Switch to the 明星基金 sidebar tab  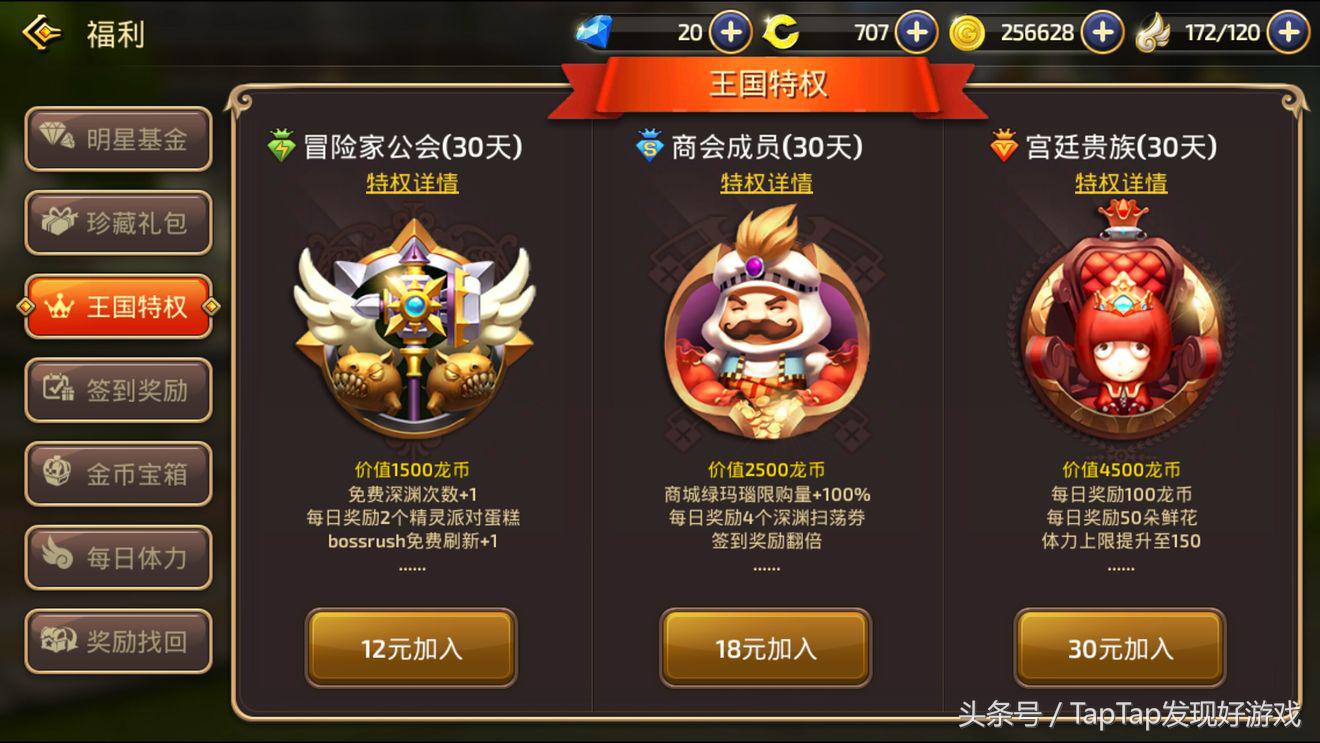pos(118,139)
